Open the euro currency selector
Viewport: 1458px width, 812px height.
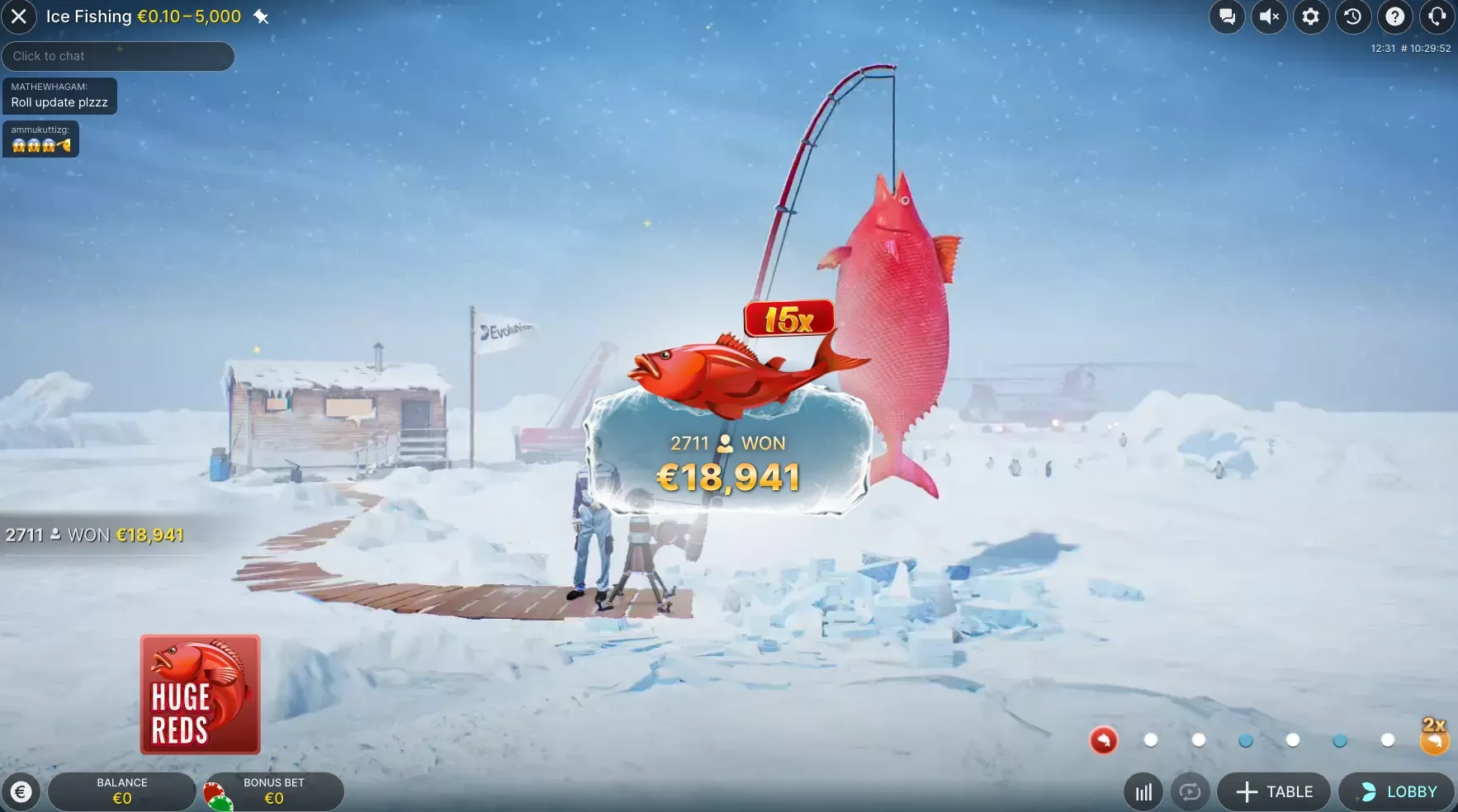coord(22,792)
